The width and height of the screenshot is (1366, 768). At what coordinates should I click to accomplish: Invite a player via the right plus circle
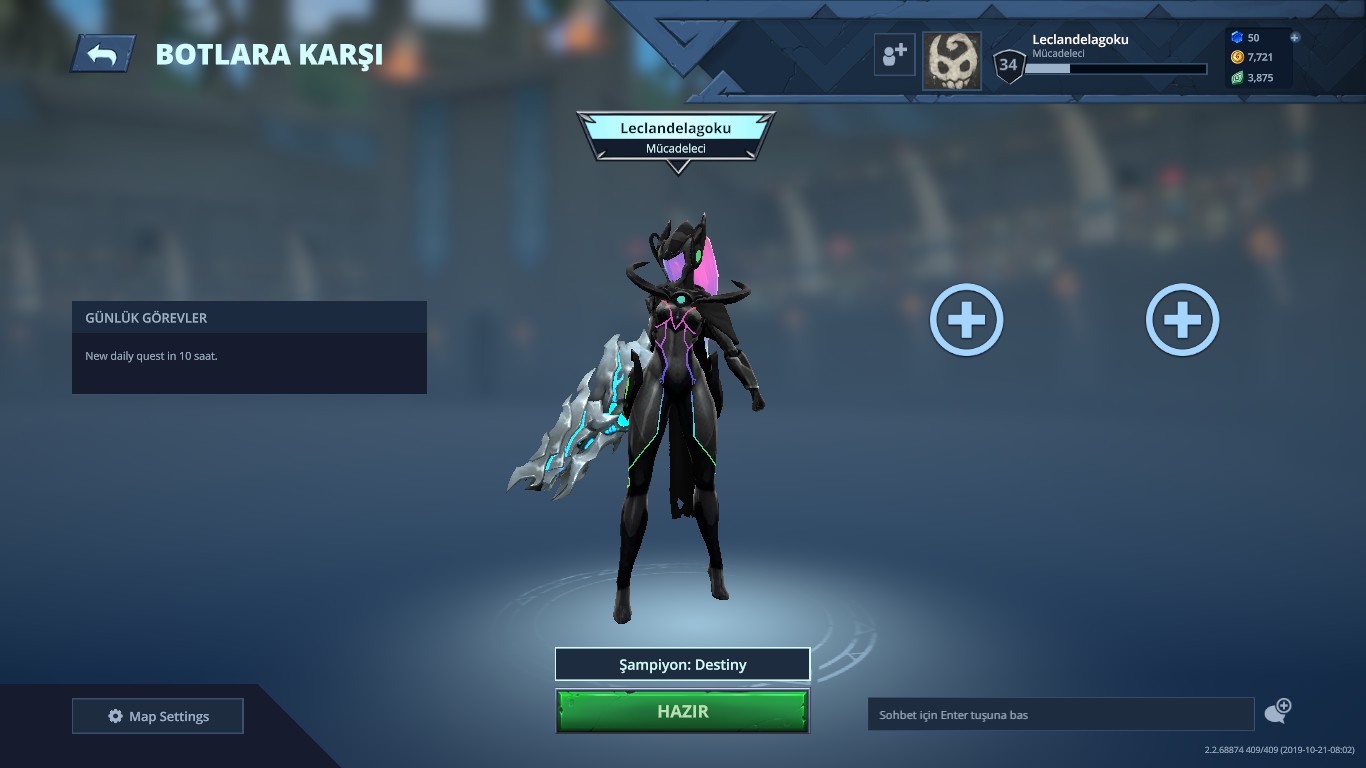1181,319
